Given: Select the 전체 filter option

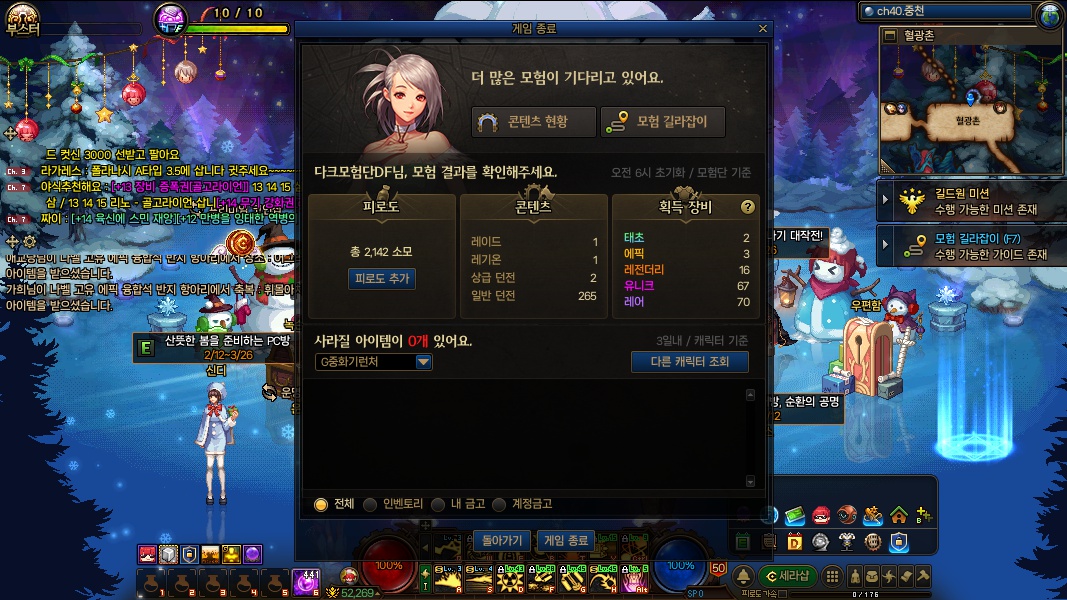Looking at the screenshot, I should pos(321,505).
